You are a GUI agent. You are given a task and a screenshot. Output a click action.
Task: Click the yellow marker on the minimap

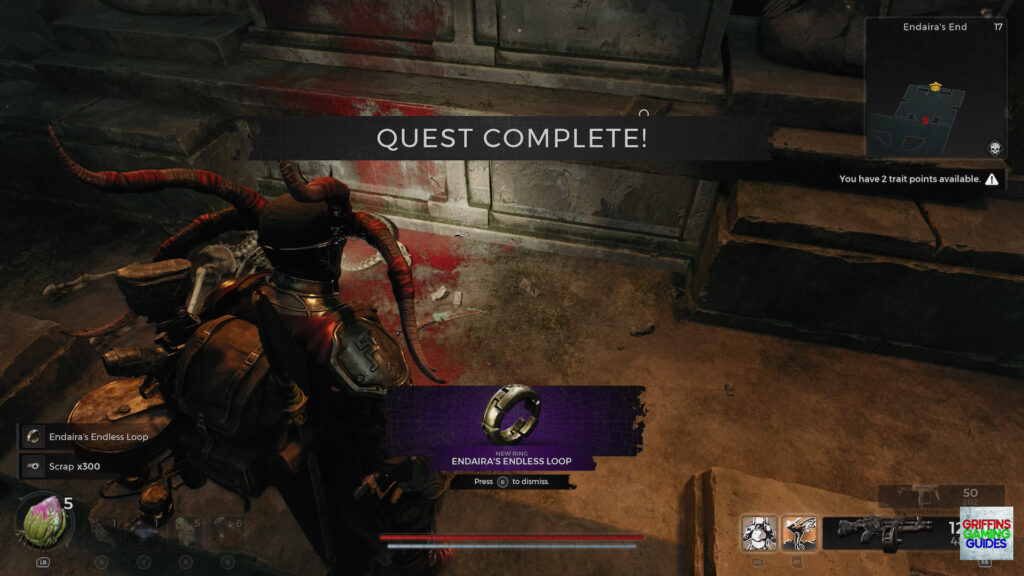pos(934,87)
